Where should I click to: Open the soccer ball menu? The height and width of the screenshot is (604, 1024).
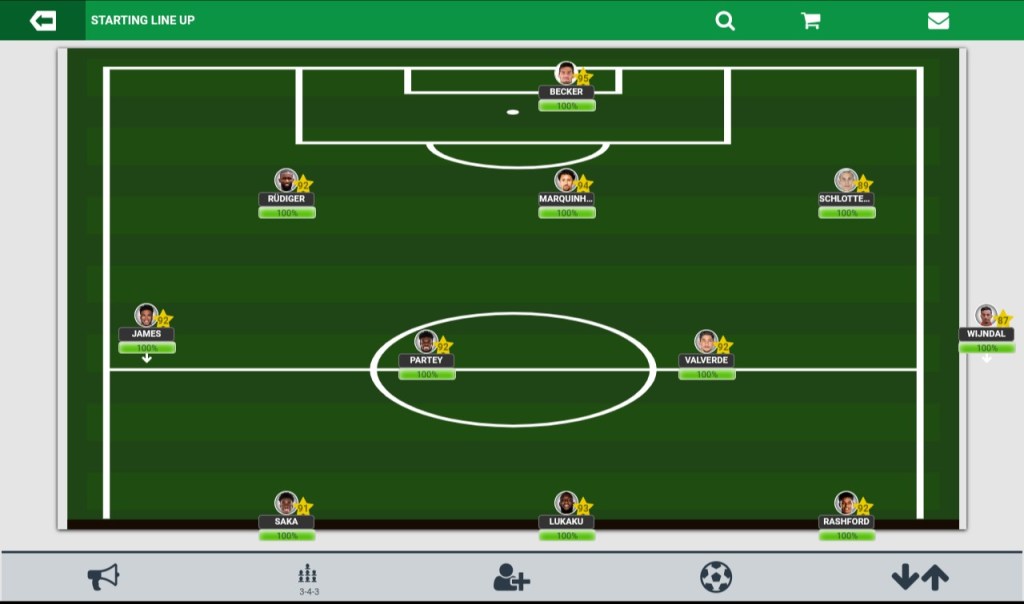tap(716, 577)
